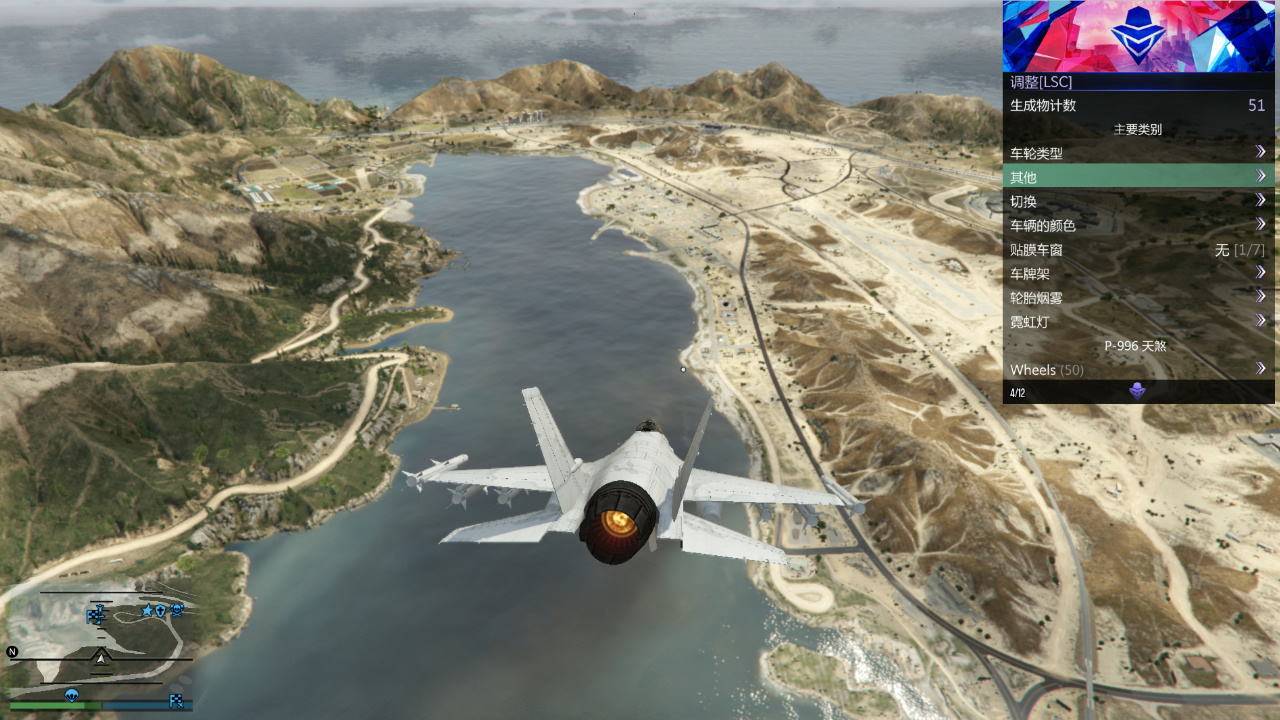This screenshot has height=720, width=1280.
Task: Select the highlighted 其他 menu entry
Action: (x=1138, y=177)
